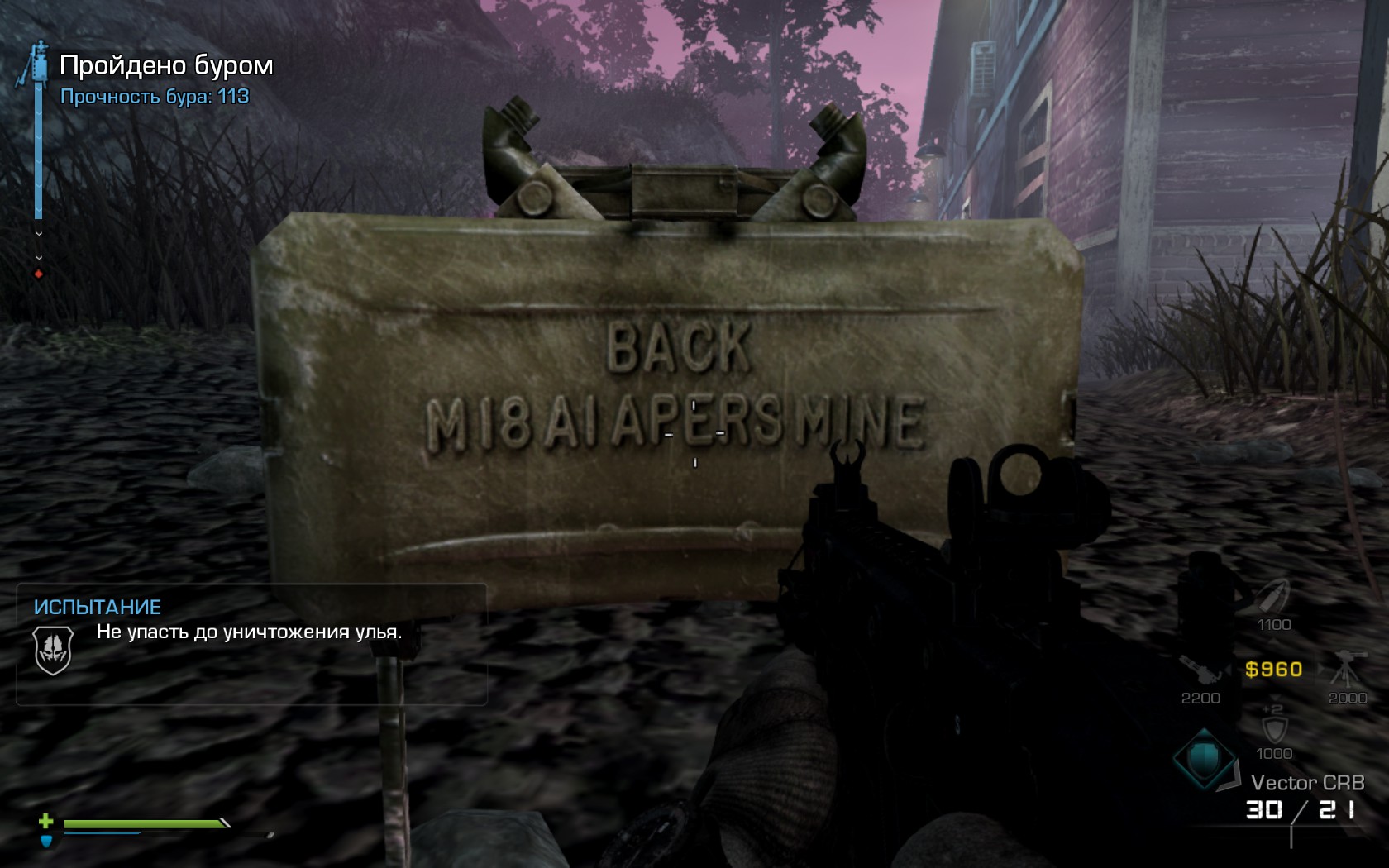Open the left arrow beside the 2200 icon
The height and width of the screenshot is (868, 1389).
click(1229, 670)
